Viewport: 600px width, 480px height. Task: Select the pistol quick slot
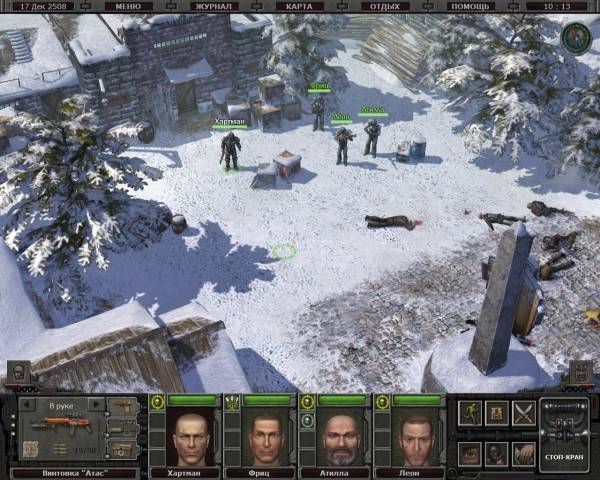122,407
